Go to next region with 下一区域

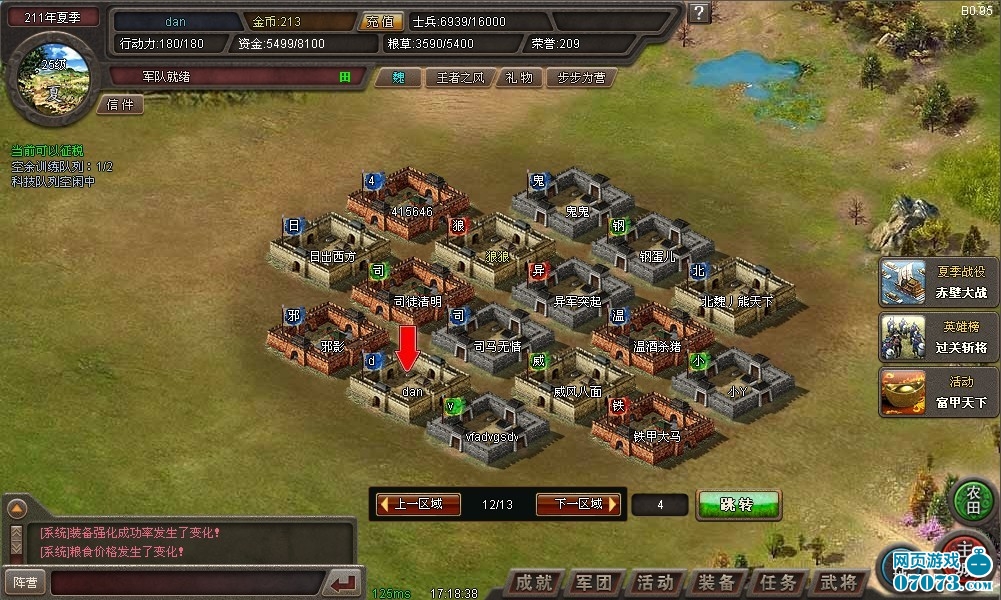click(x=579, y=504)
